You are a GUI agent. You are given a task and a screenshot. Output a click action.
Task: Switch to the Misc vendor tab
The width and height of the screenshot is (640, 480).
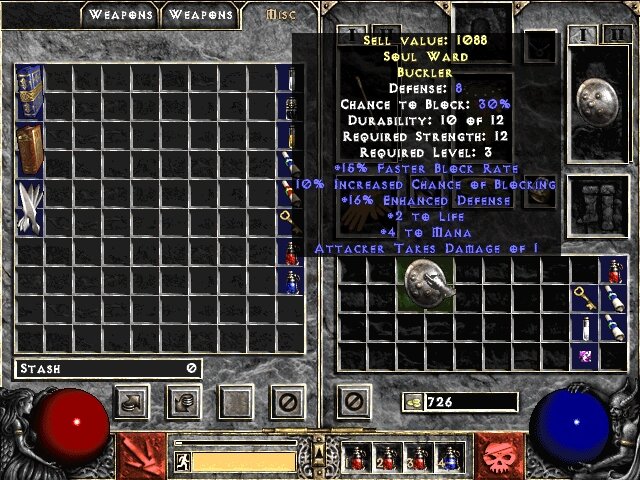[278, 15]
